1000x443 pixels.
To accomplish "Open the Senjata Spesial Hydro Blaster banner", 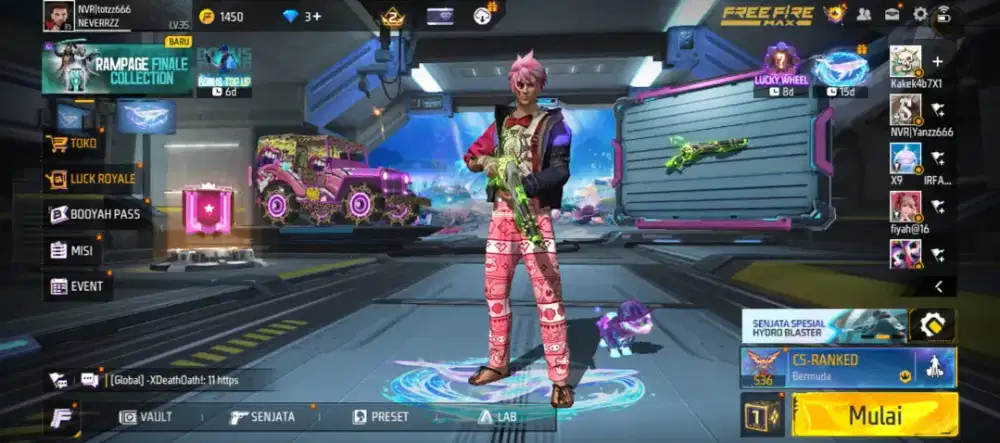I will tap(824, 325).
